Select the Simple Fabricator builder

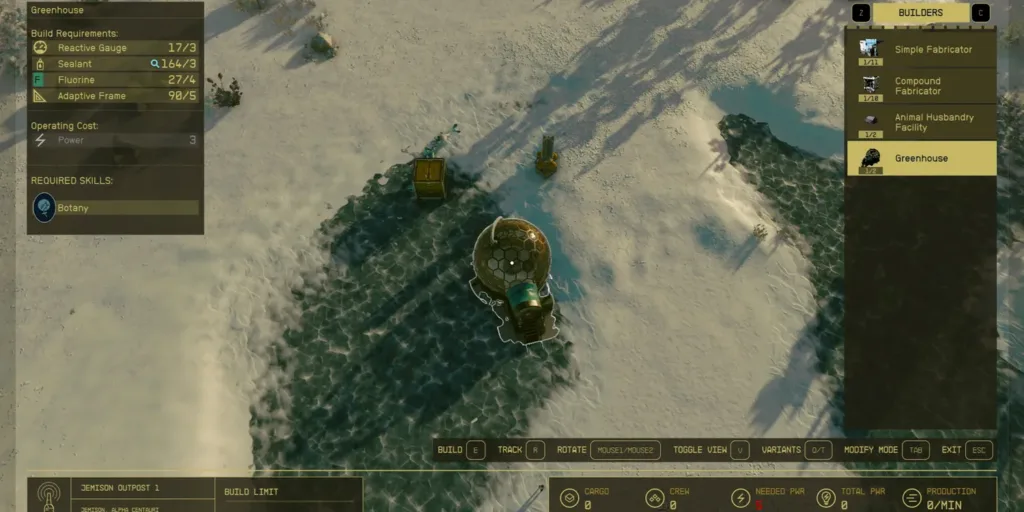click(x=920, y=50)
